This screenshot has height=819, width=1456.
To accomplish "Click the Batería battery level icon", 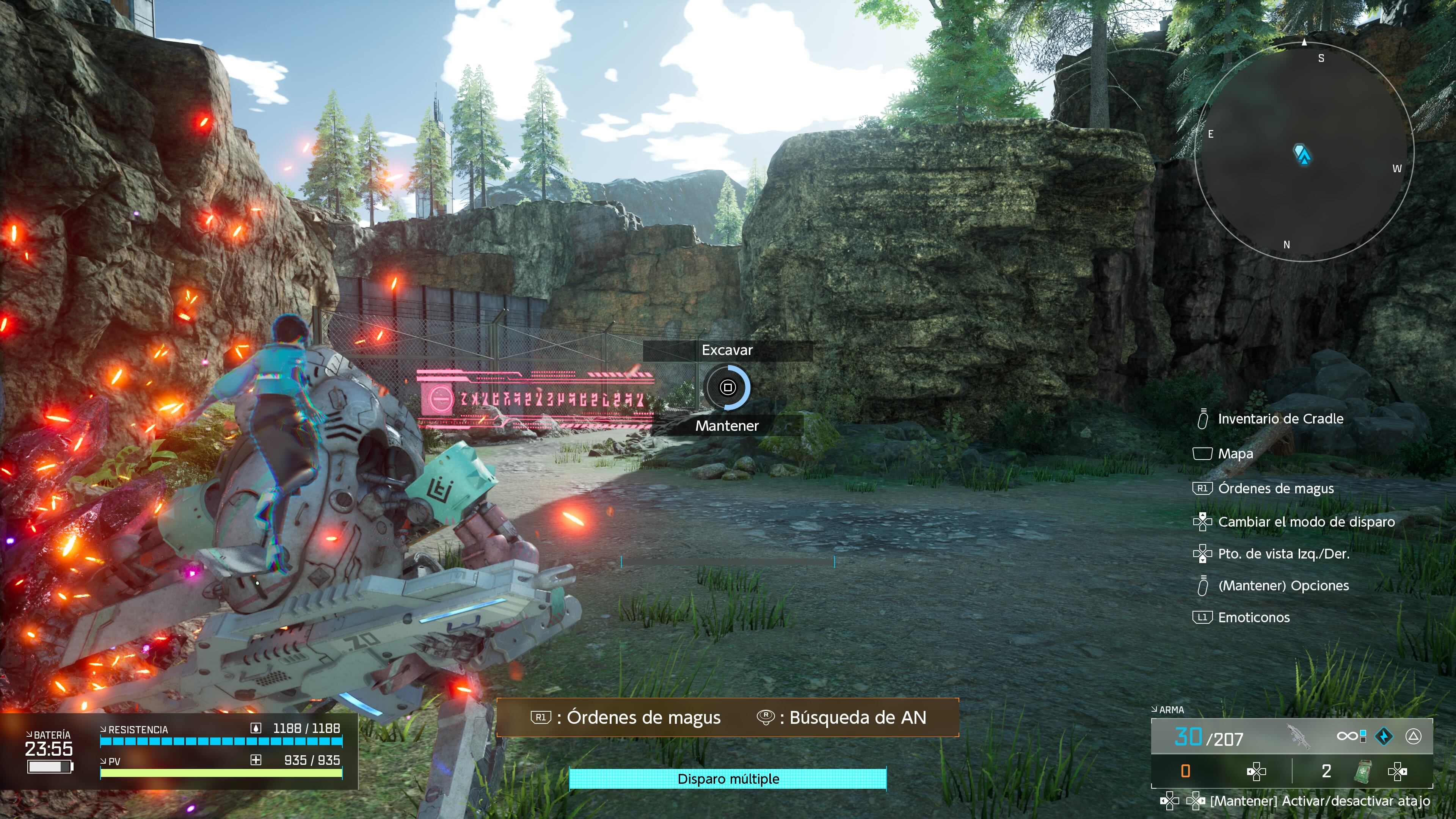I will point(49,767).
